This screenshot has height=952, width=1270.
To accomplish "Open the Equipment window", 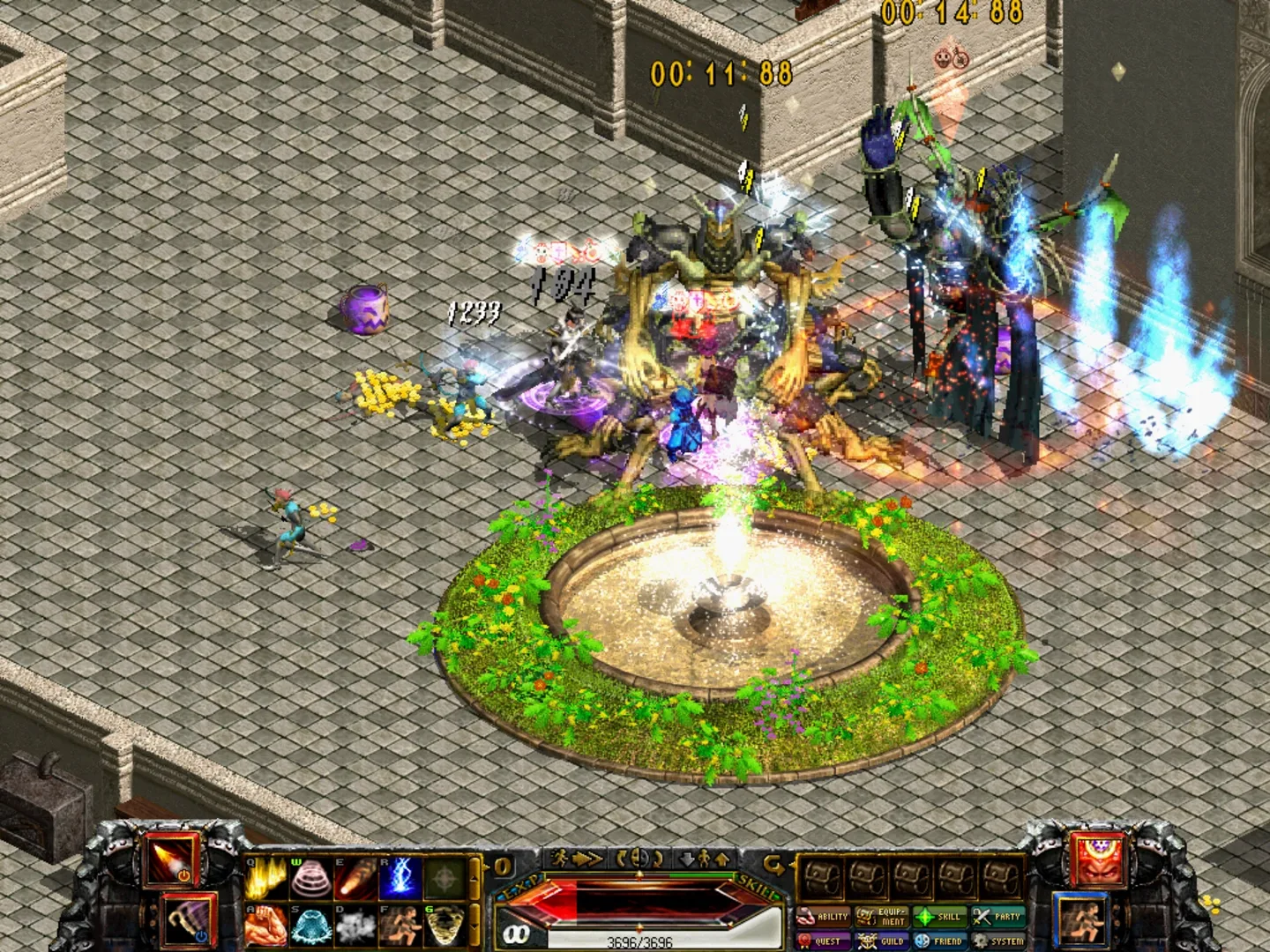I will coord(881,917).
